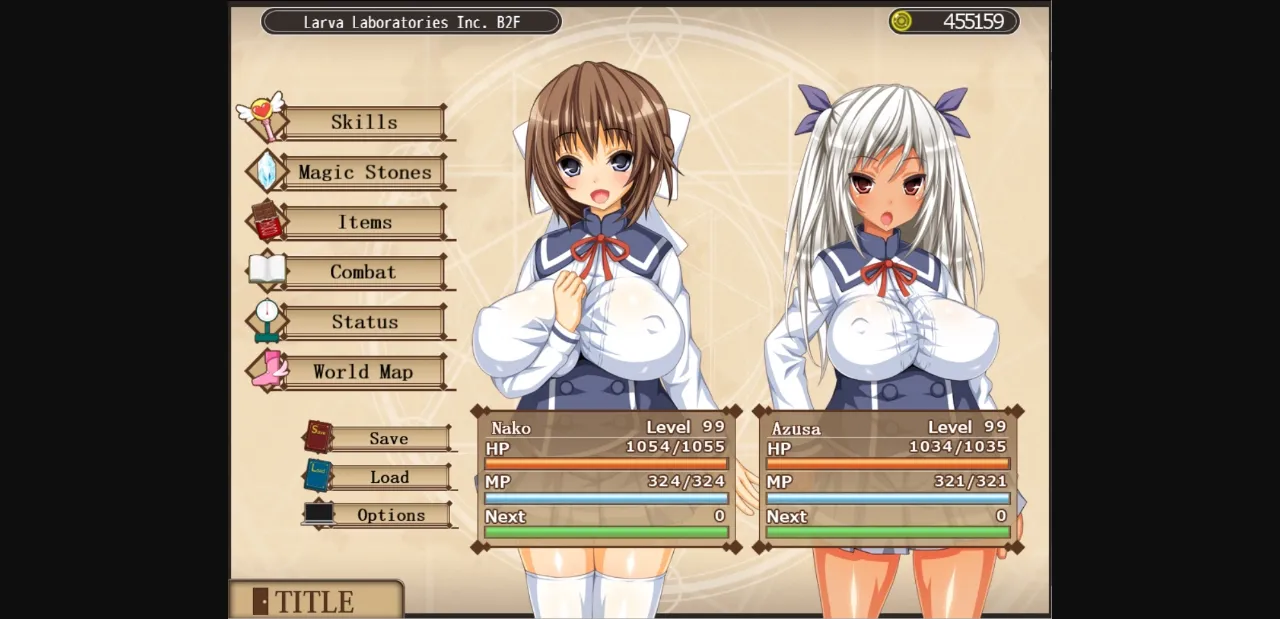The width and height of the screenshot is (1280, 619).
Task: Open the Skills menu
Action: (x=364, y=122)
